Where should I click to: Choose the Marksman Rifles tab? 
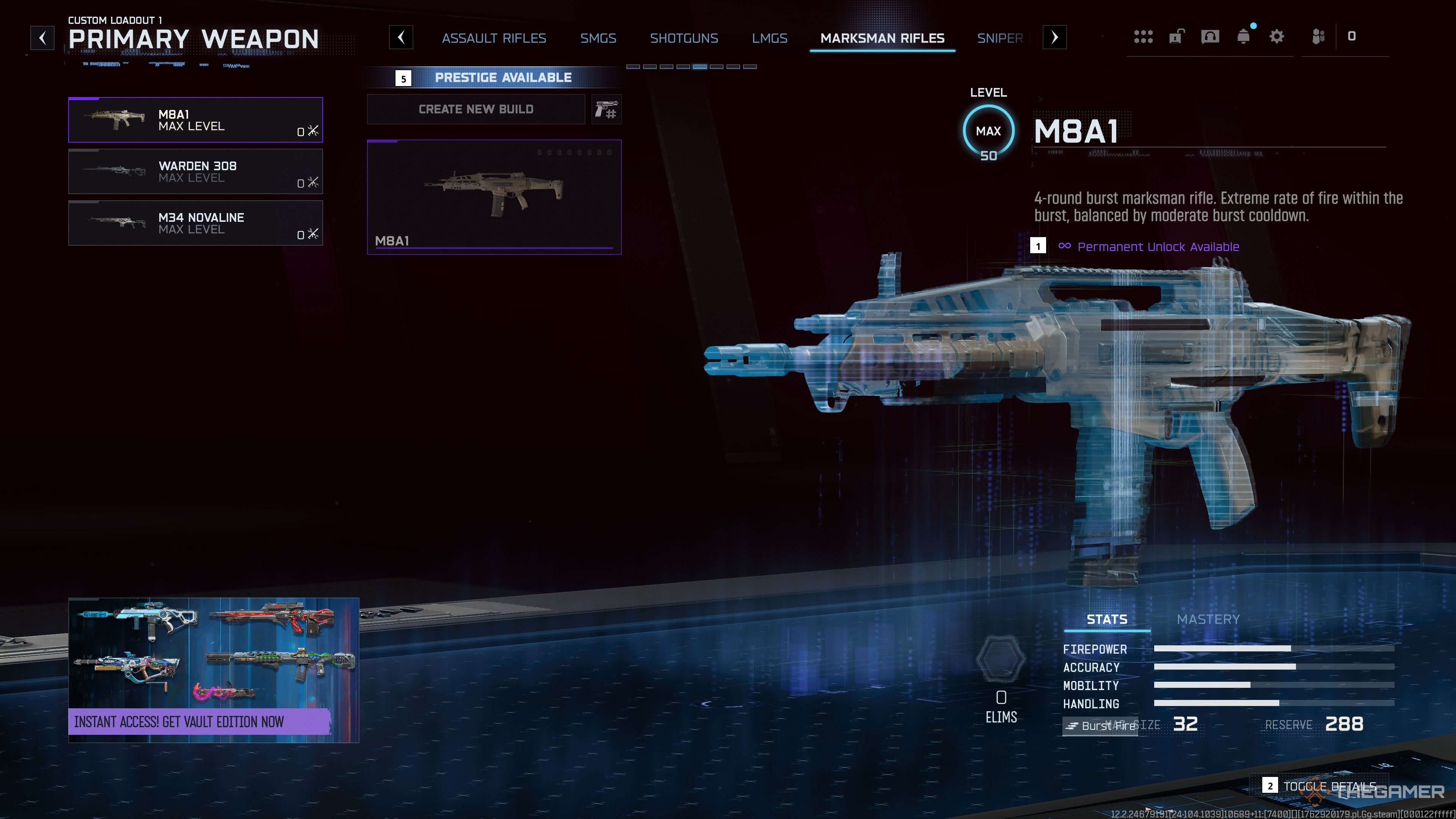tap(882, 38)
